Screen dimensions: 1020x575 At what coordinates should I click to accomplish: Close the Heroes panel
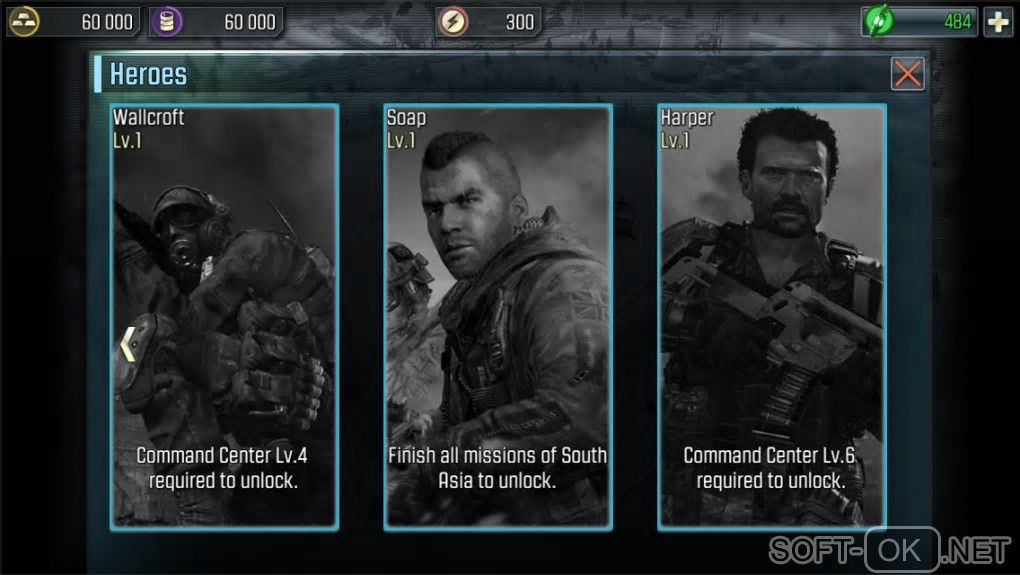[x=907, y=73]
